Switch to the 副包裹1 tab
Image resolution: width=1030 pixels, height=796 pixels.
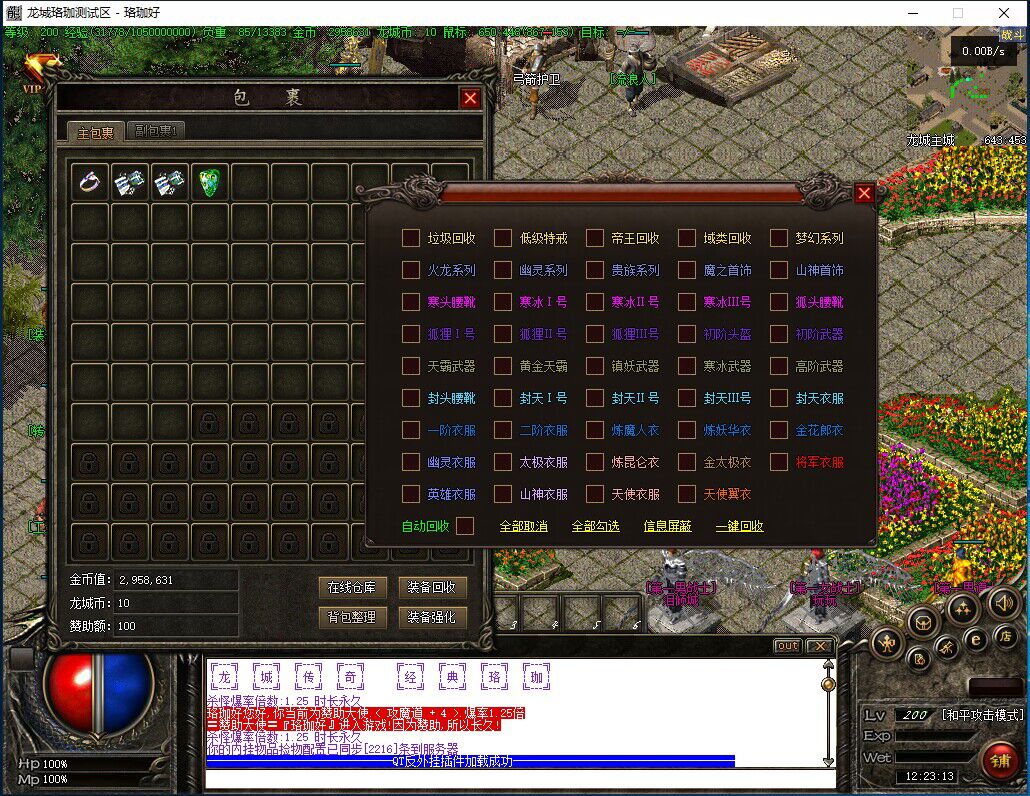[156, 131]
